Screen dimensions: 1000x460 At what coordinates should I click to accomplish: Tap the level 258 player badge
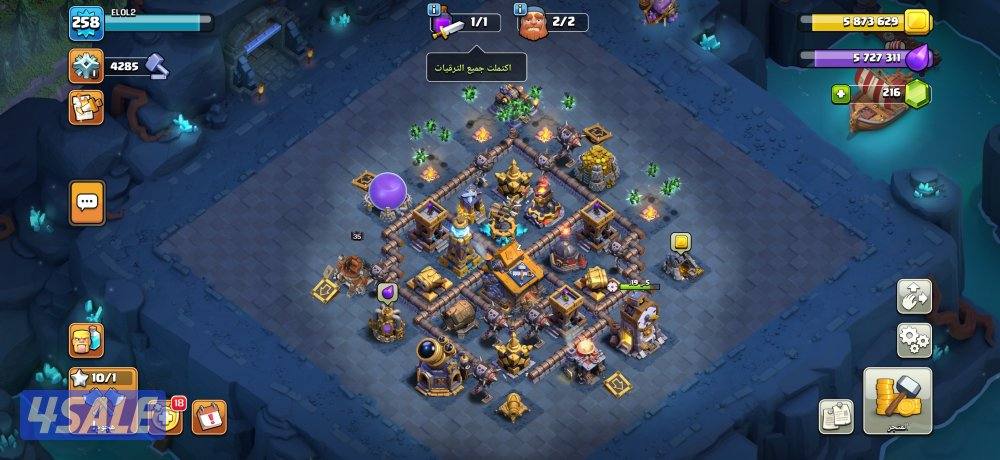tap(84, 22)
